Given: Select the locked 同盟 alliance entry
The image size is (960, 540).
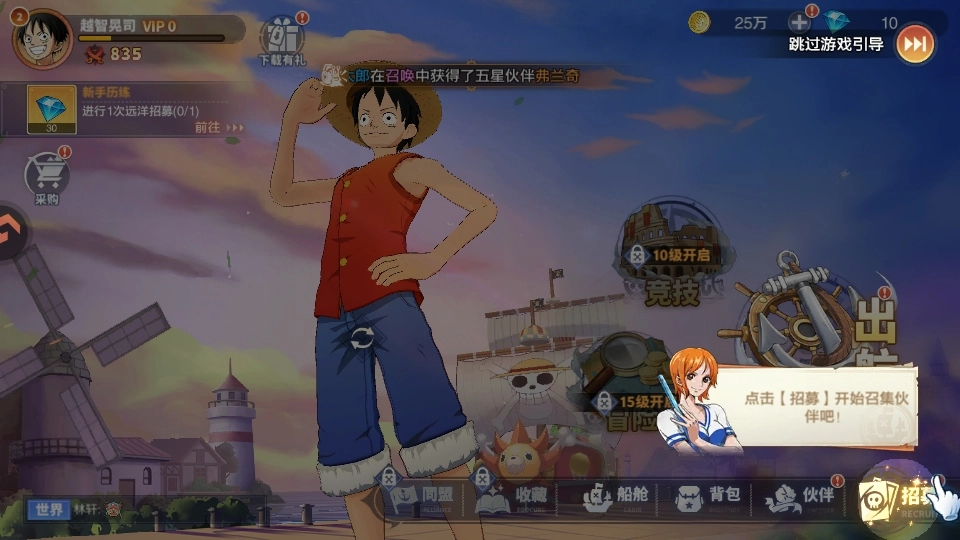Looking at the screenshot, I should [425, 497].
